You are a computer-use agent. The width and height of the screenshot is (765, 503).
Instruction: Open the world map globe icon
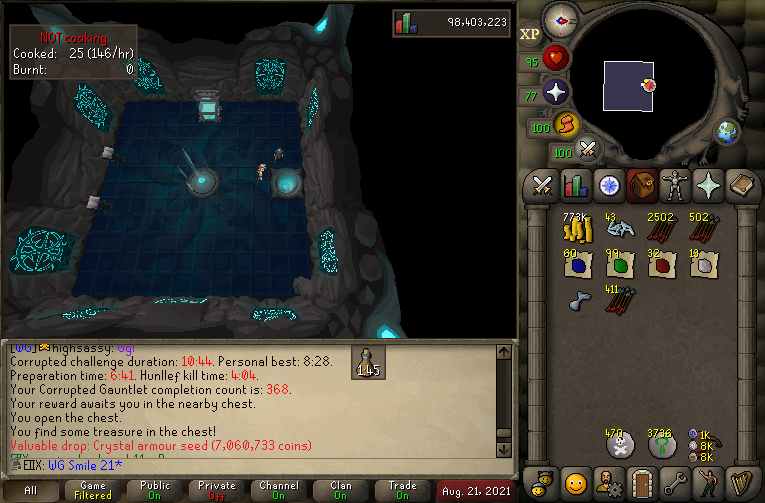coord(726,132)
